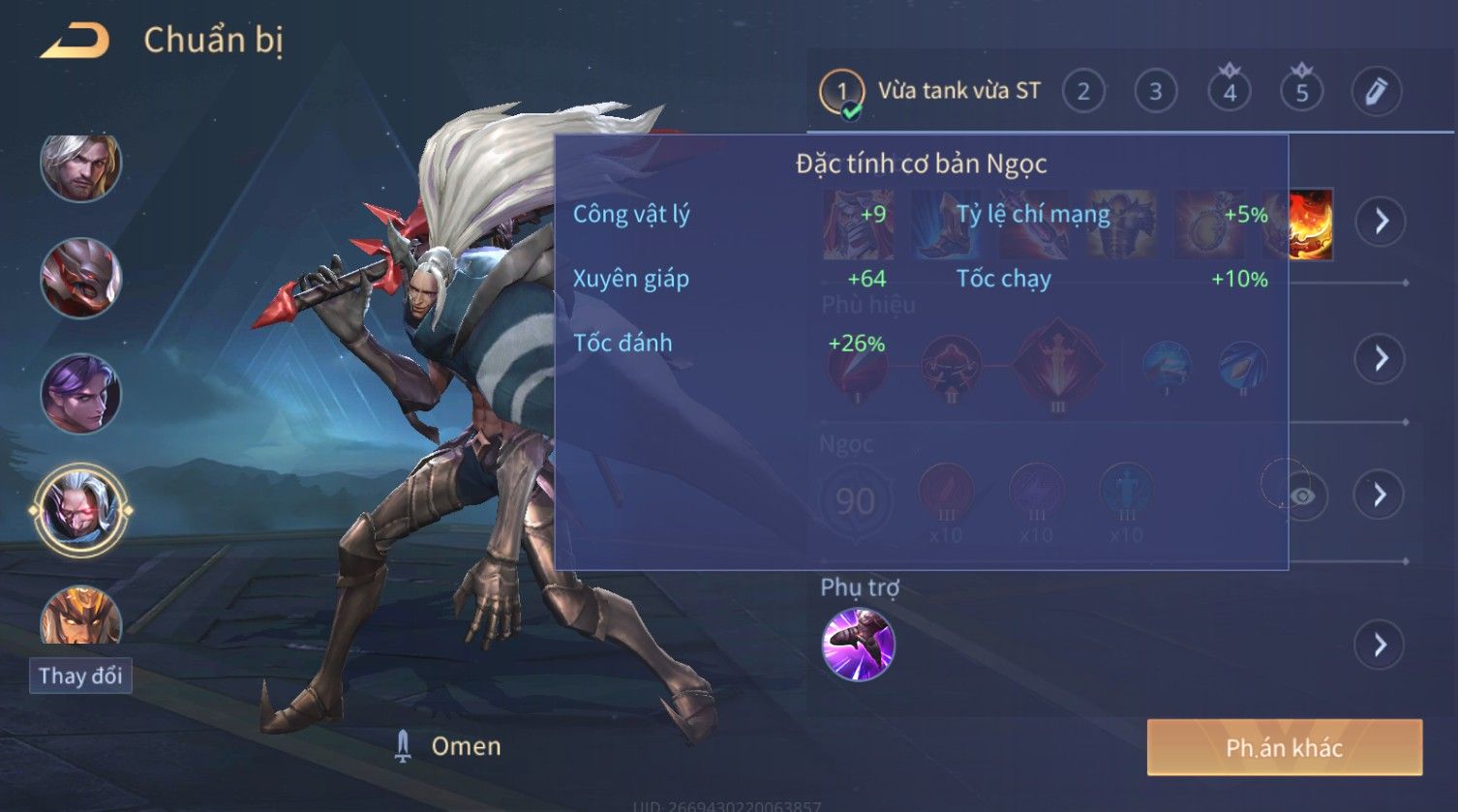The height and width of the screenshot is (812, 1458).
Task: Select the highlighted Omen portrait
Action: pyautogui.click(x=80, y=509)
